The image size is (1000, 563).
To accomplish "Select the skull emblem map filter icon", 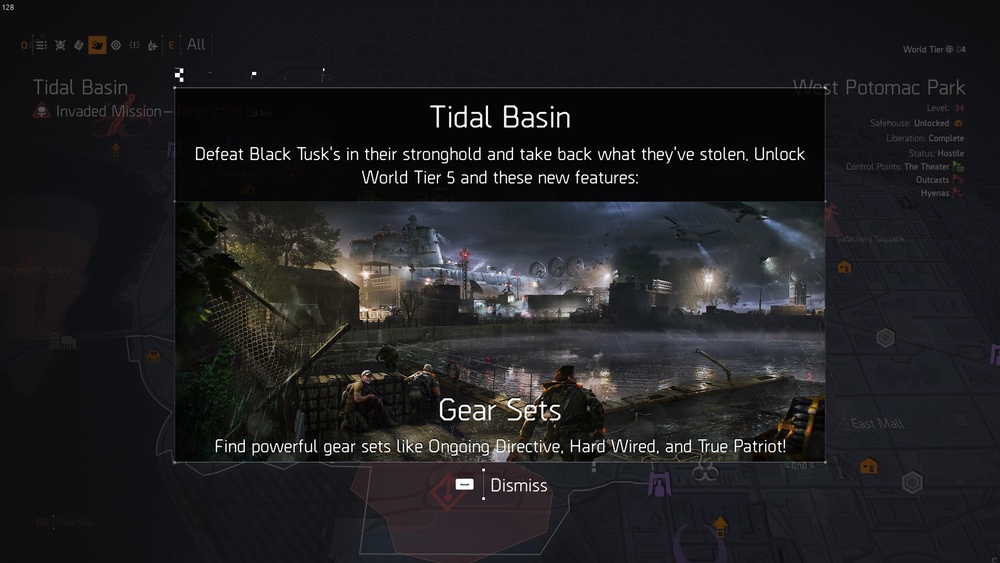I will pyautogui.click(x=60, y=45).
